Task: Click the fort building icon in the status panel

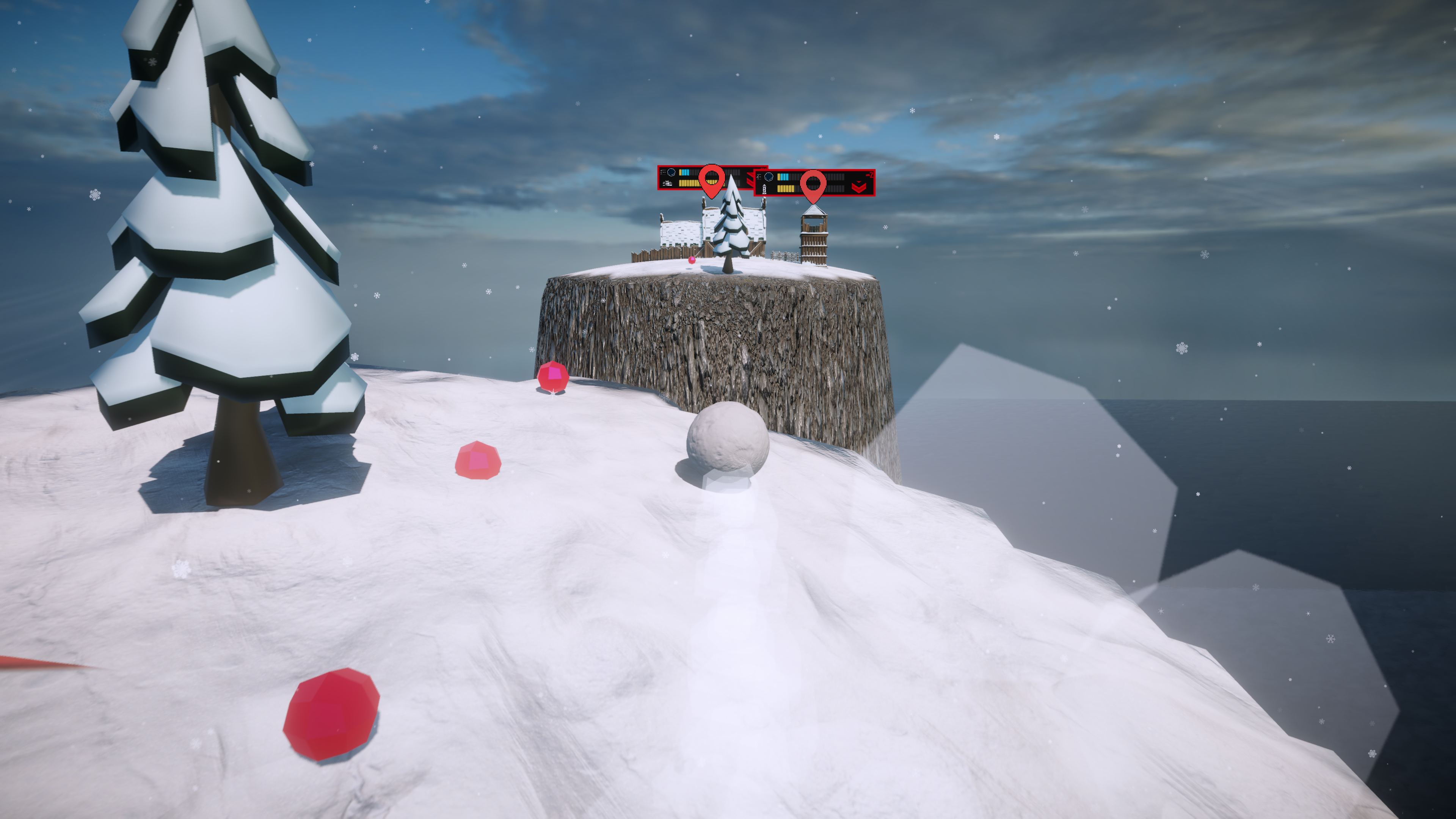Action: (668, 183)
